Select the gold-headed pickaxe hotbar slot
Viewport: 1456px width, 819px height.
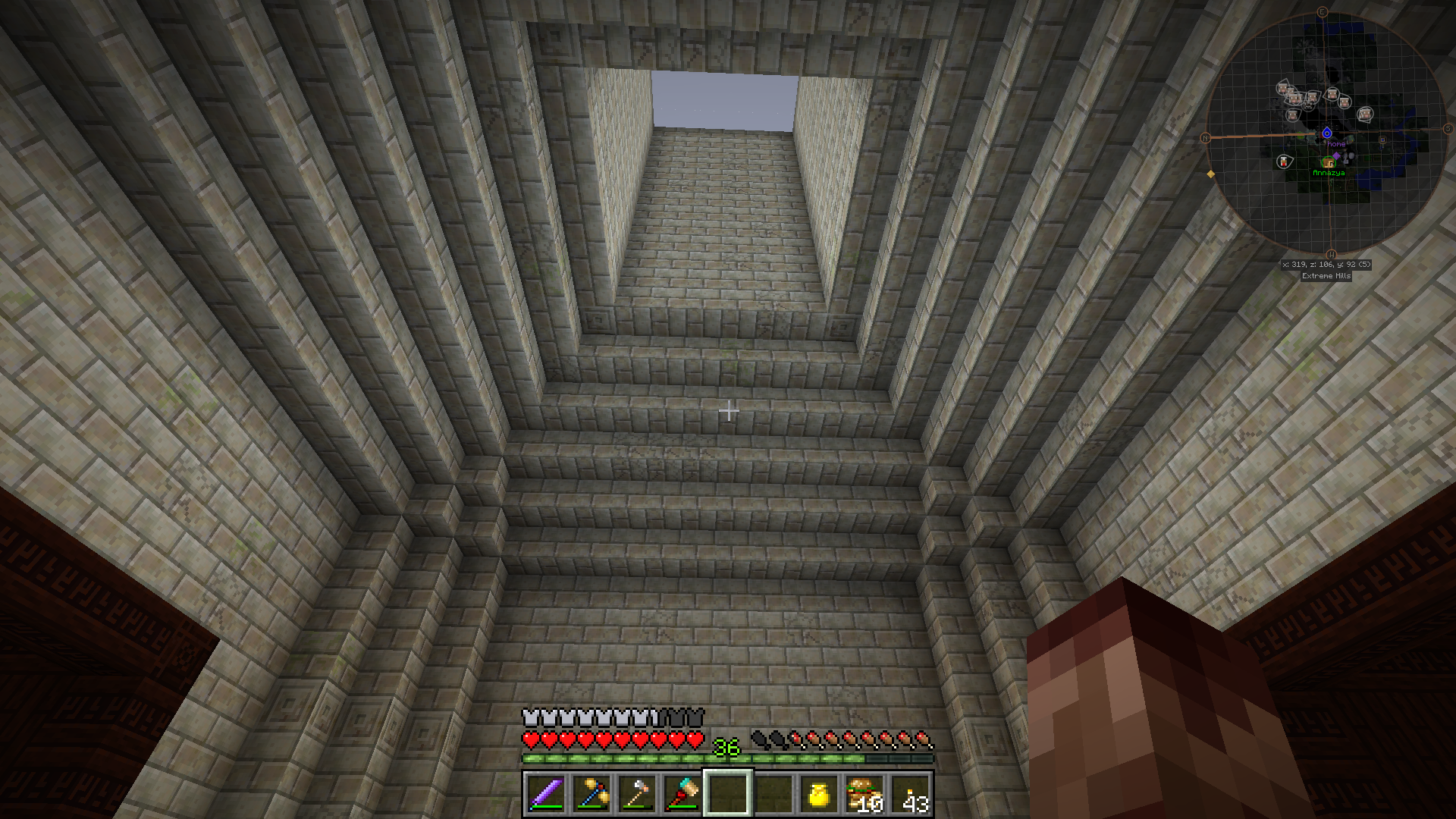(591, 794)
